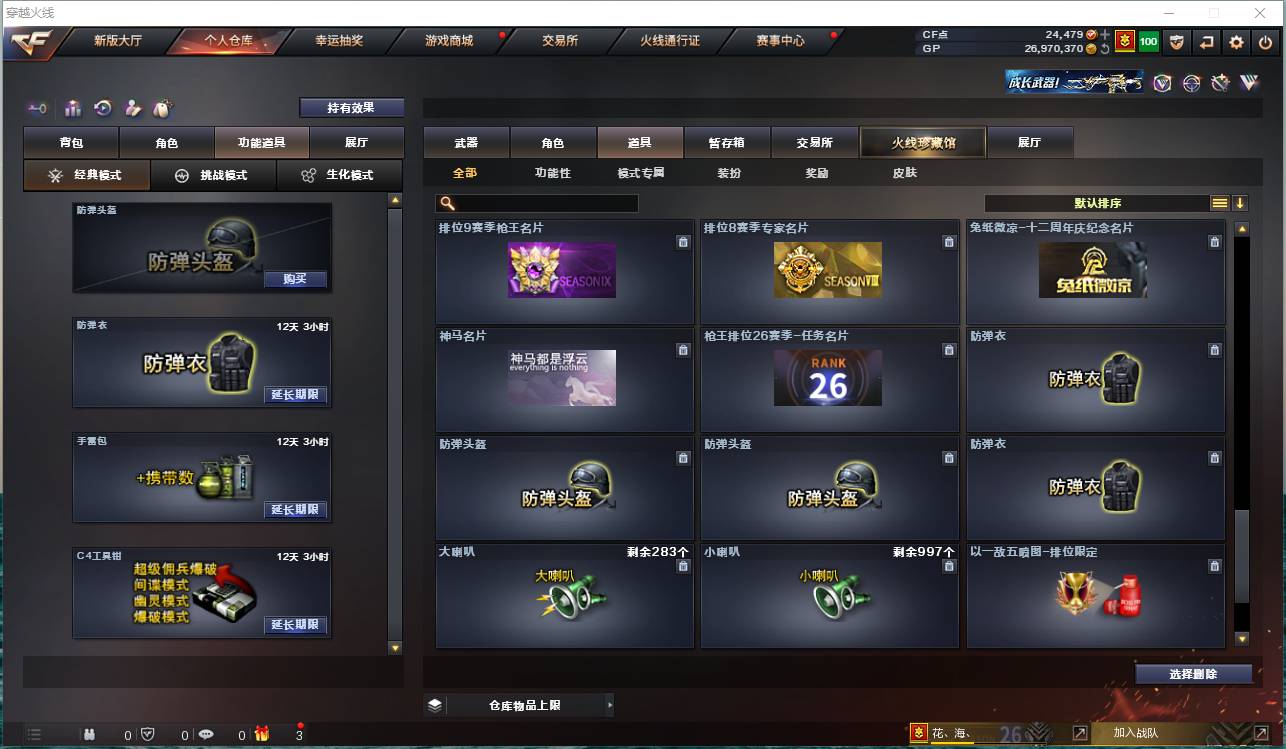Switch to the 火线珍藏馆 tab
1286x749 pixels.
coord(921,142)
